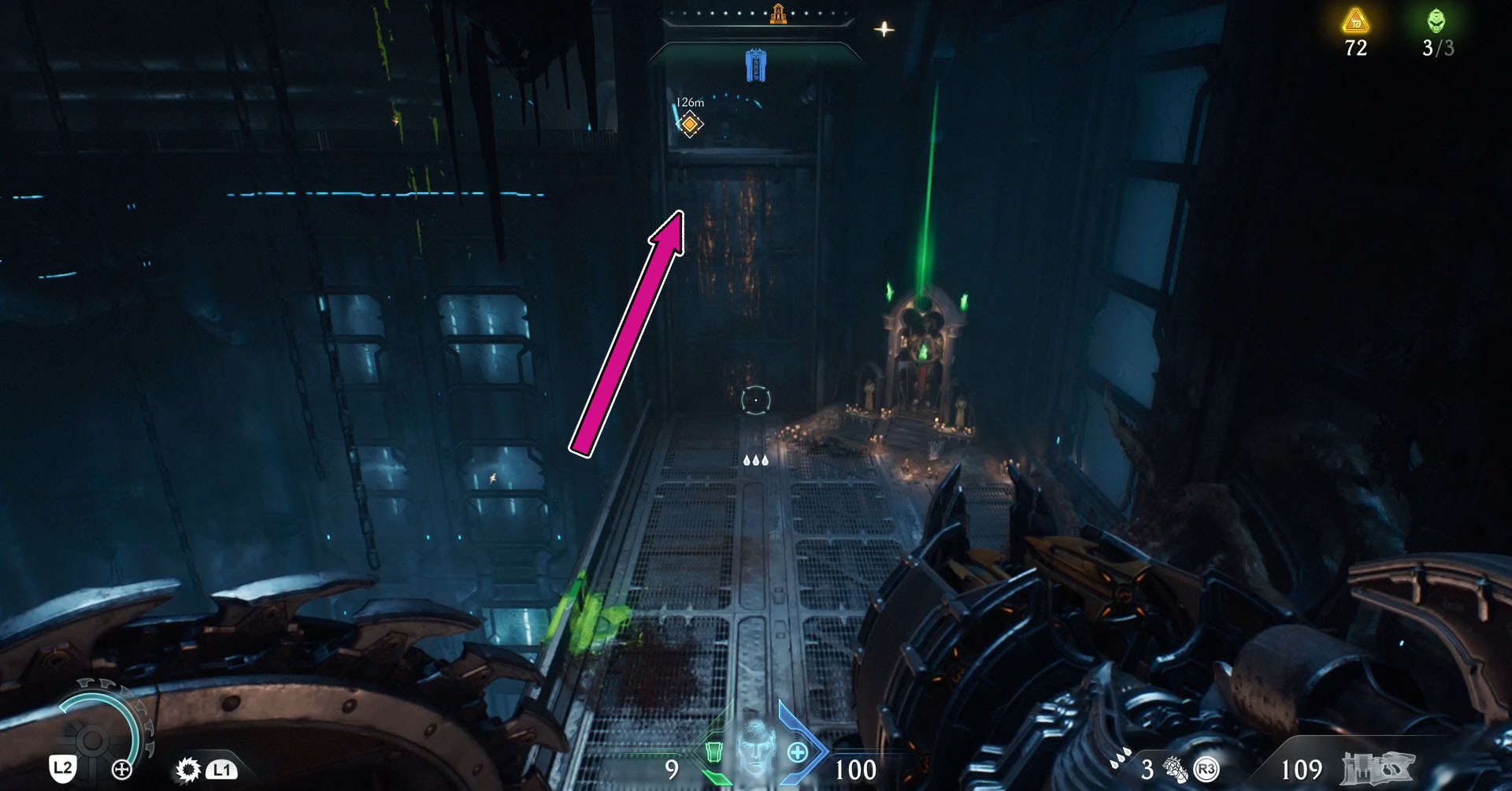Image resolution: width=1512 pixels, height=791 pixels.
Task: Click the gold triangle currency icon
Action: point(1355,21)
